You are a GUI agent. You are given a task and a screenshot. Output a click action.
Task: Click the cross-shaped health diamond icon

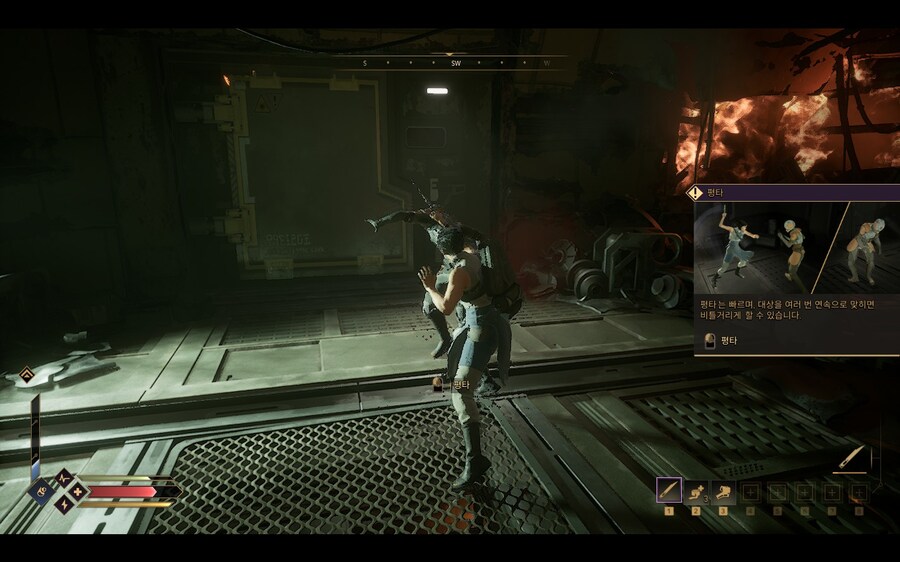click(78, 491)
